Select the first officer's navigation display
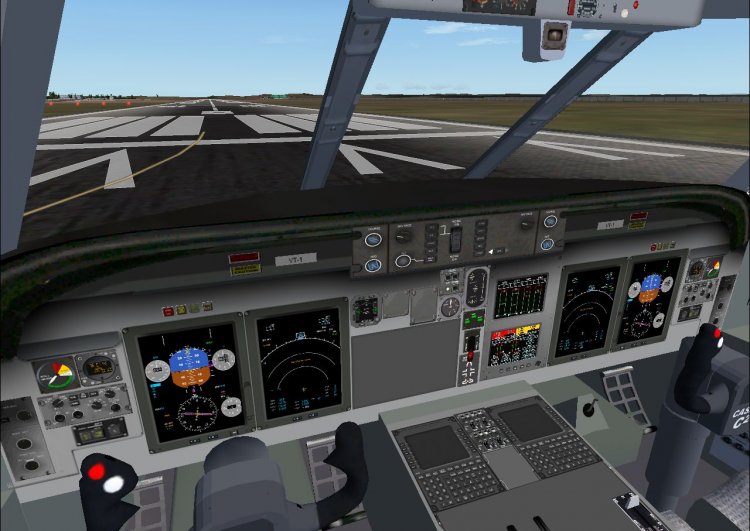Viewport: 750px width, 531px height. 589,311
